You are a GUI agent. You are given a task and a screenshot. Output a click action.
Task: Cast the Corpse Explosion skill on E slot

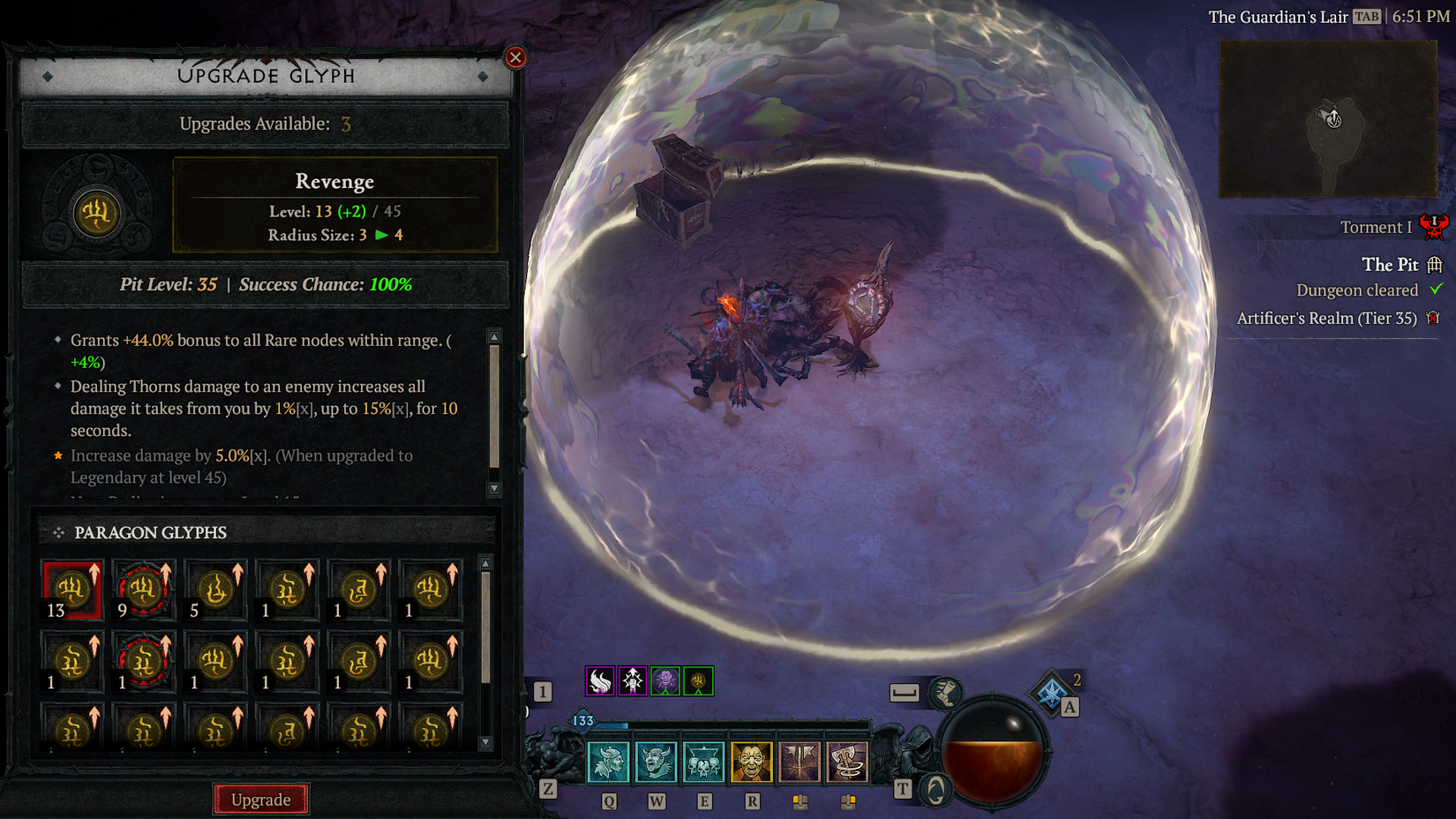[x=702, y=761]
